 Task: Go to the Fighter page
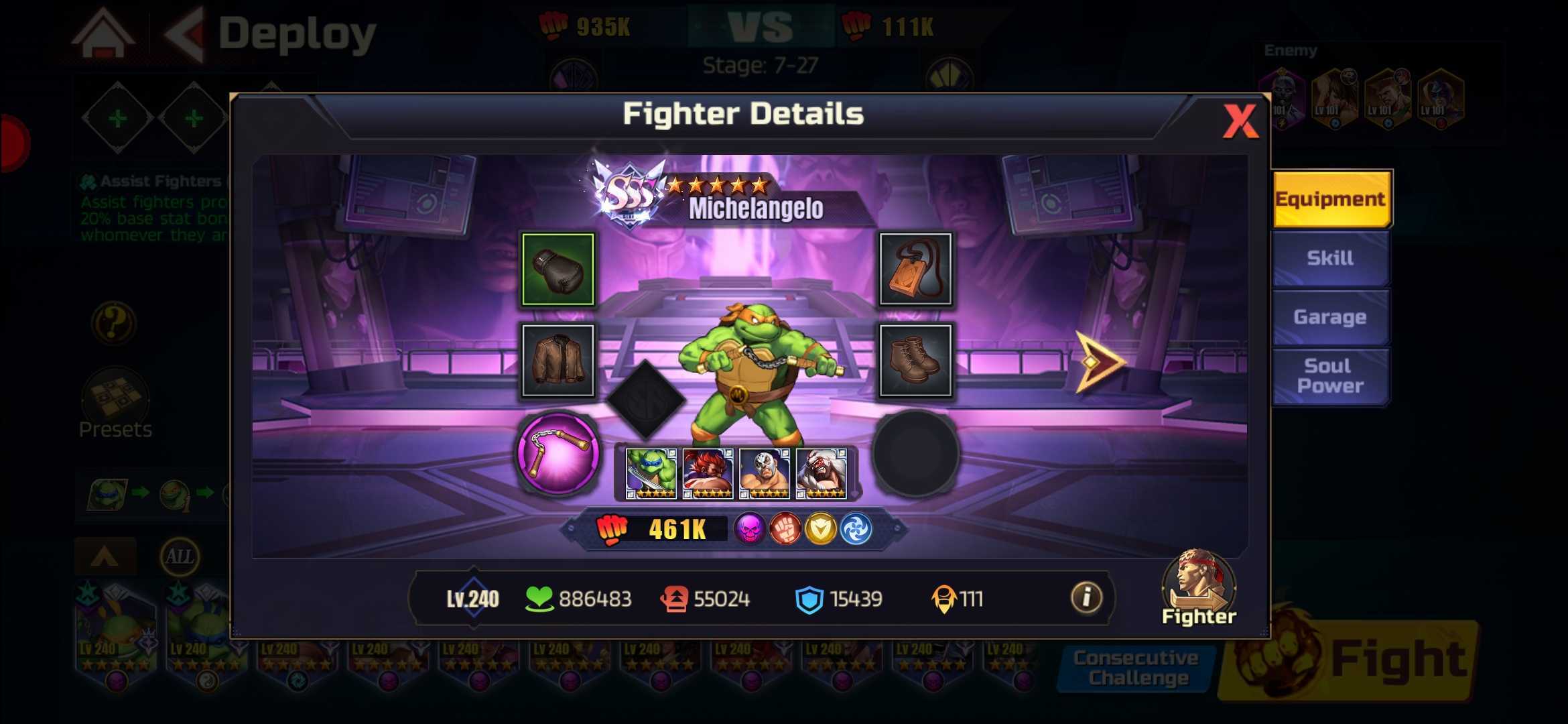pos(1198,590)
